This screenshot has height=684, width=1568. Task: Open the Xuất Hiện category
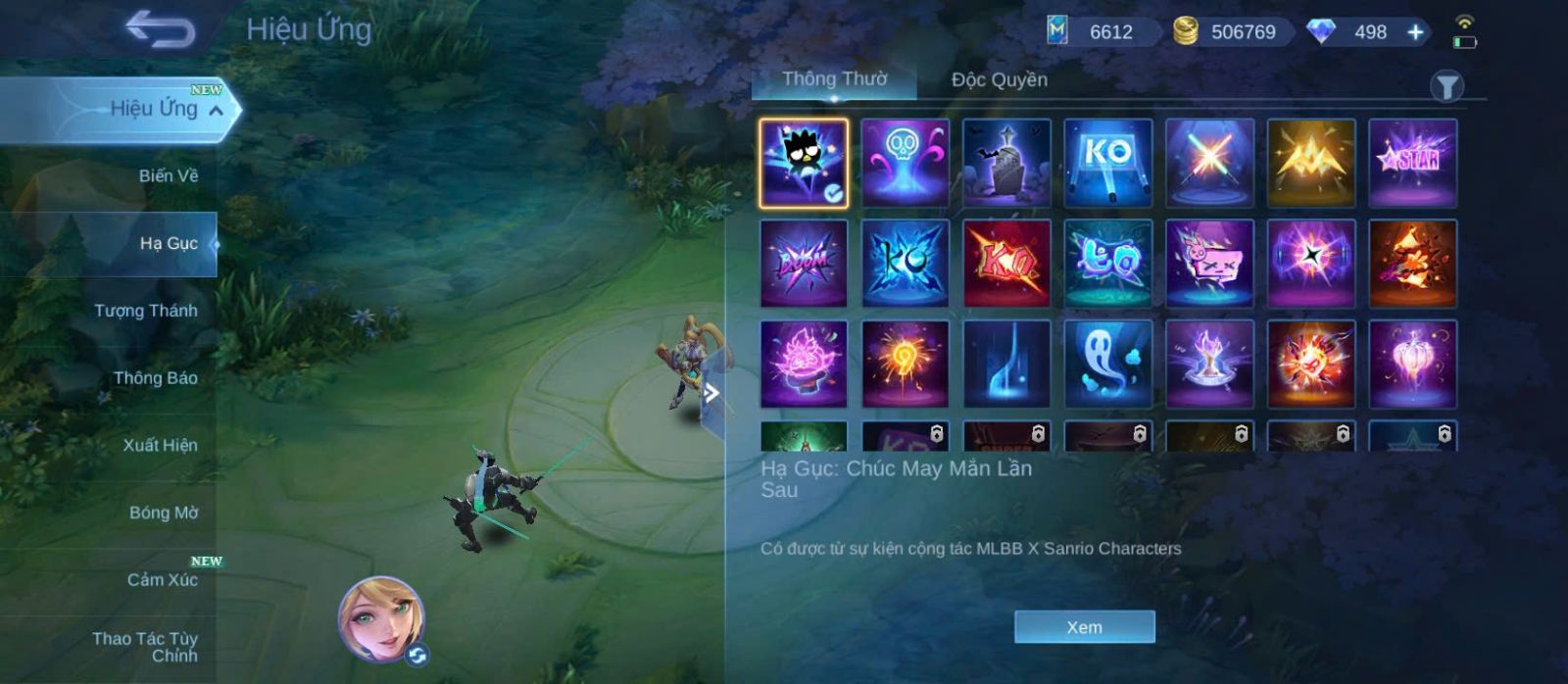[160, 446]
